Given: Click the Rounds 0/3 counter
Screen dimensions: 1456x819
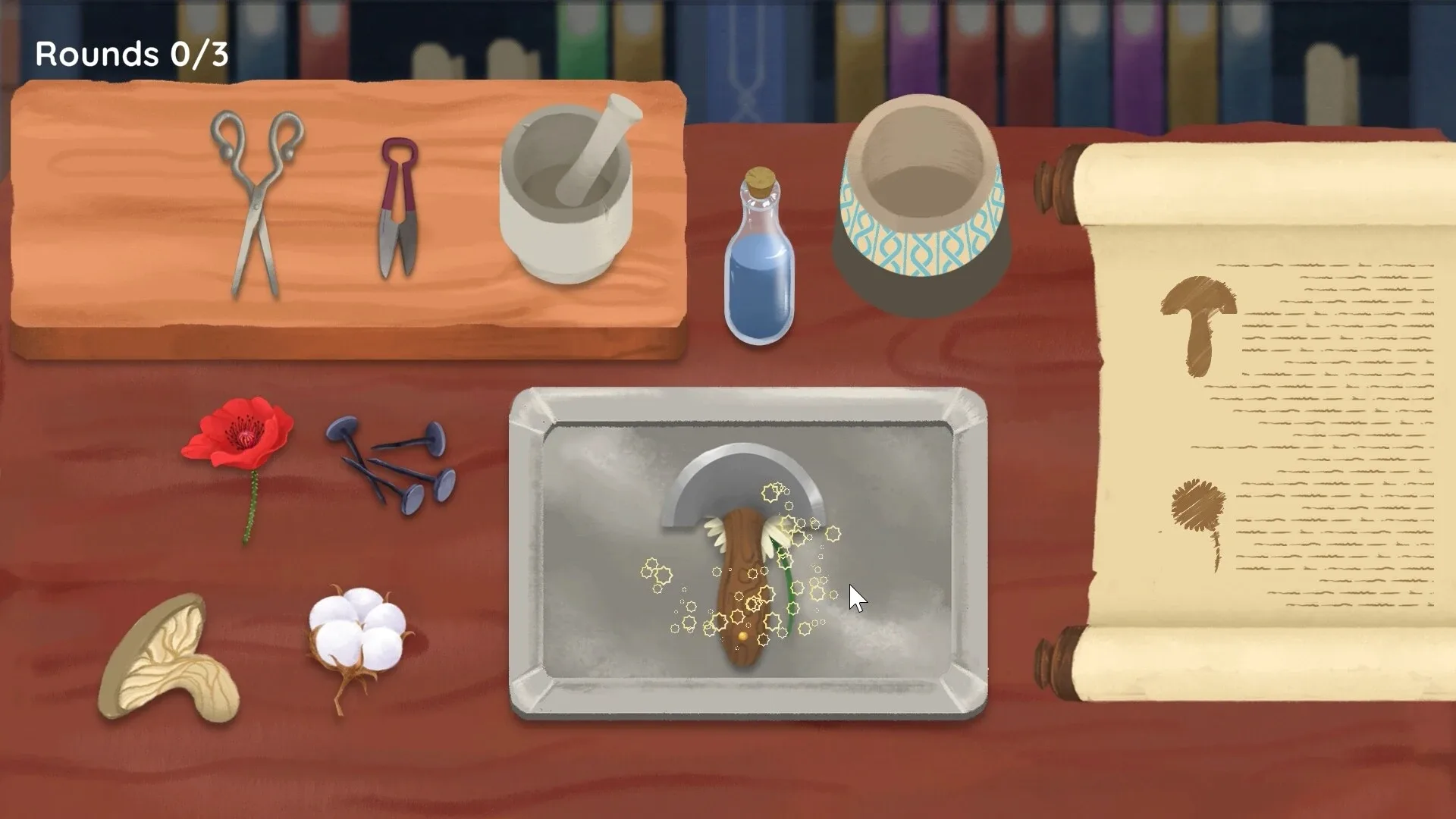Looking at the screenshot, I should 133,53.
